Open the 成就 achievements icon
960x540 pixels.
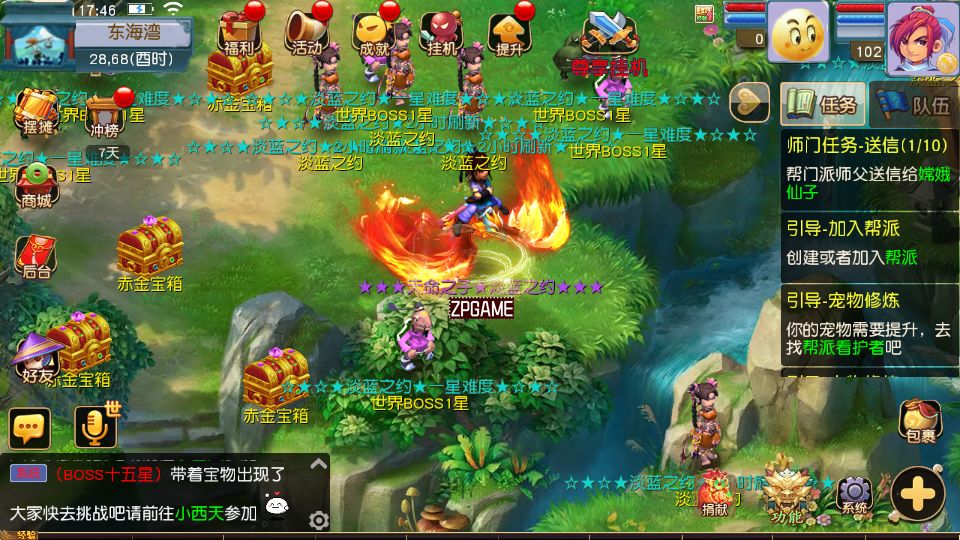click(x=374, y=33)
